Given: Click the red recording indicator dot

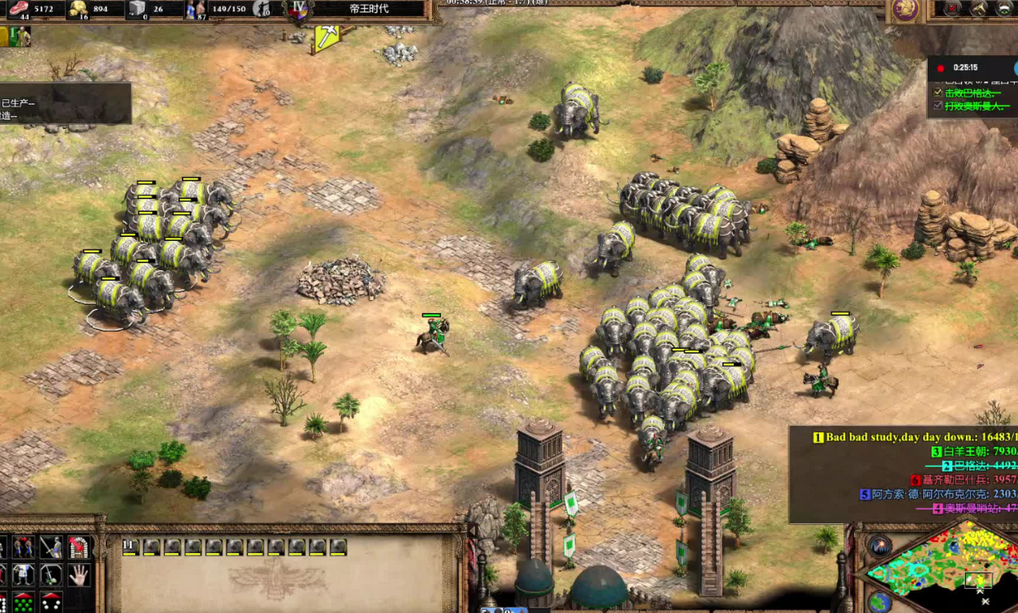Looking at the screenshot, I should pos(940,68).
